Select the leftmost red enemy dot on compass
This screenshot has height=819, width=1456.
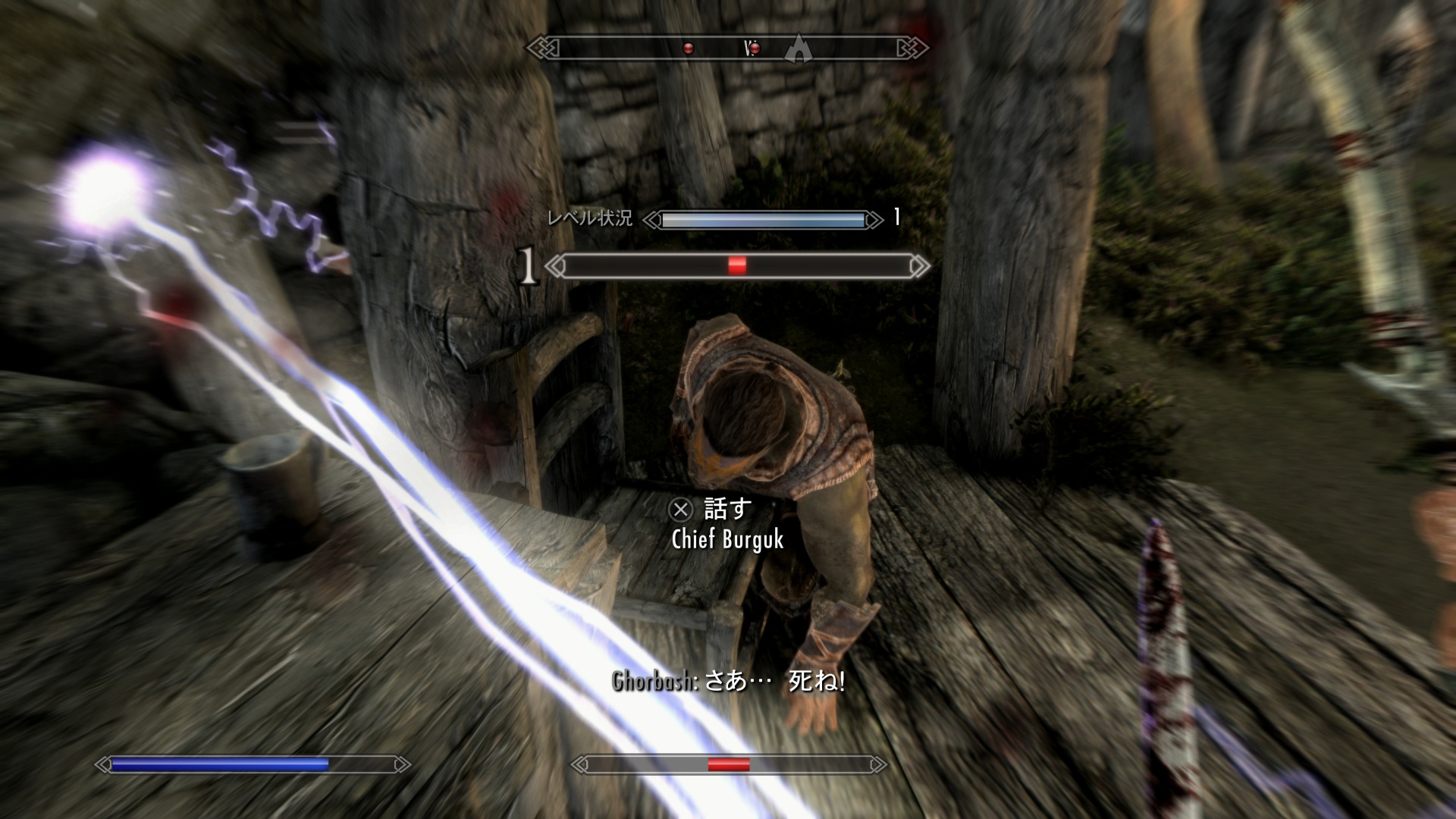coord(689,49)
